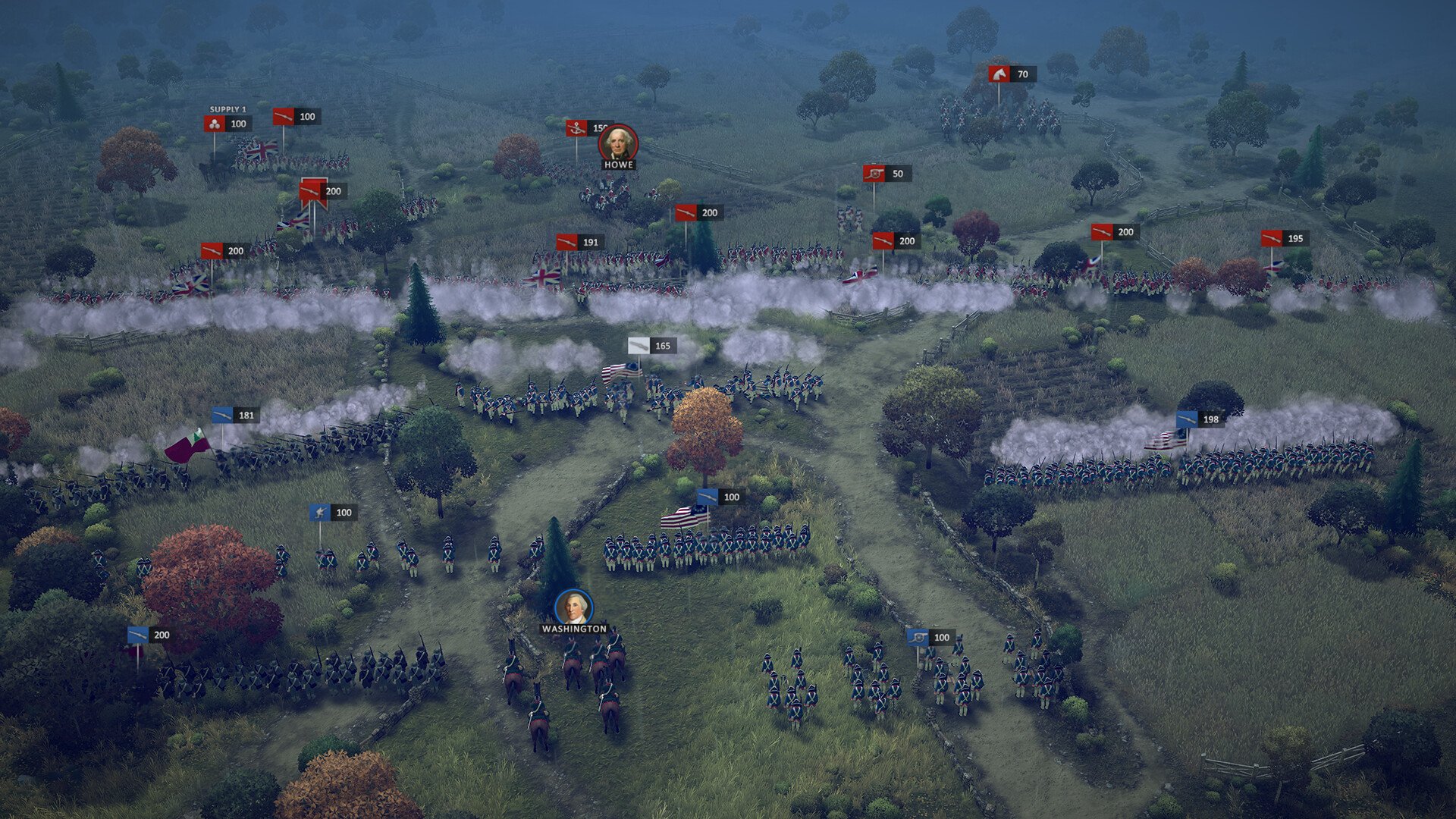Select Howe's commander portrait
The height and width of the screenshot is (819, 1456).
[x=618, y=143]
